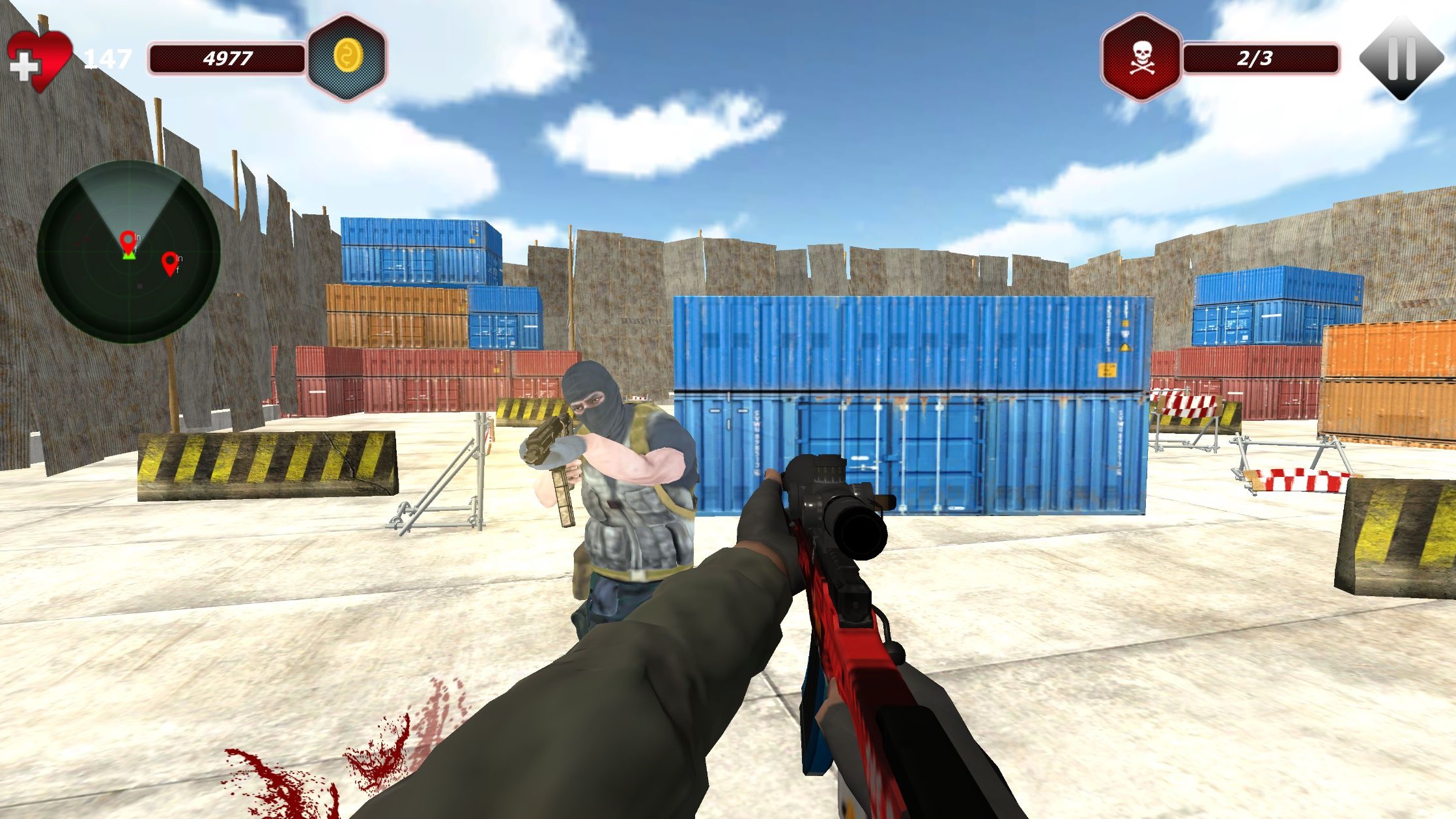
Task: Select the health counter reading 147
Action: click(x=107, y=61)
